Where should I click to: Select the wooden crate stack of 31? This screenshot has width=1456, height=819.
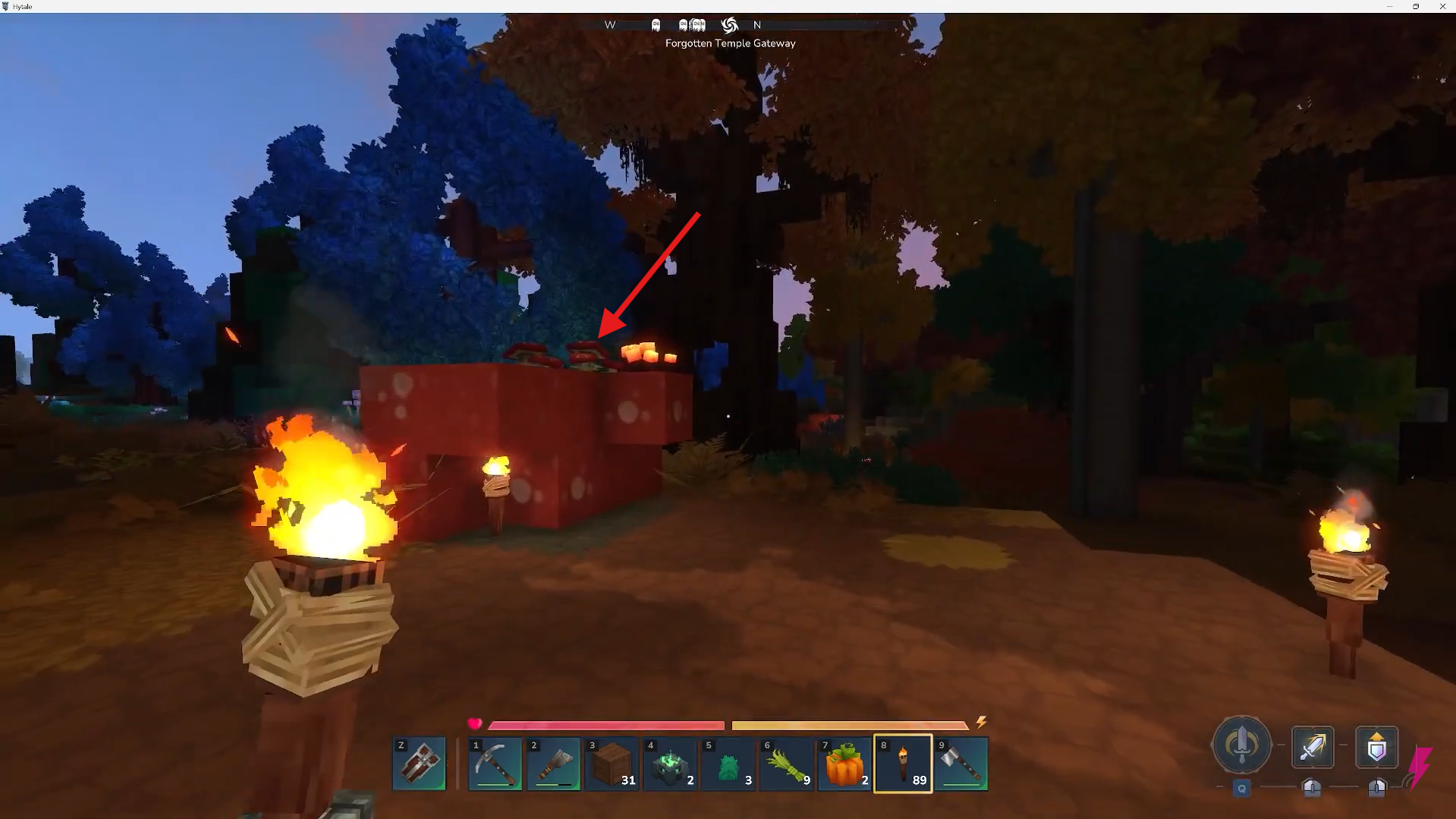coord(611,764)
